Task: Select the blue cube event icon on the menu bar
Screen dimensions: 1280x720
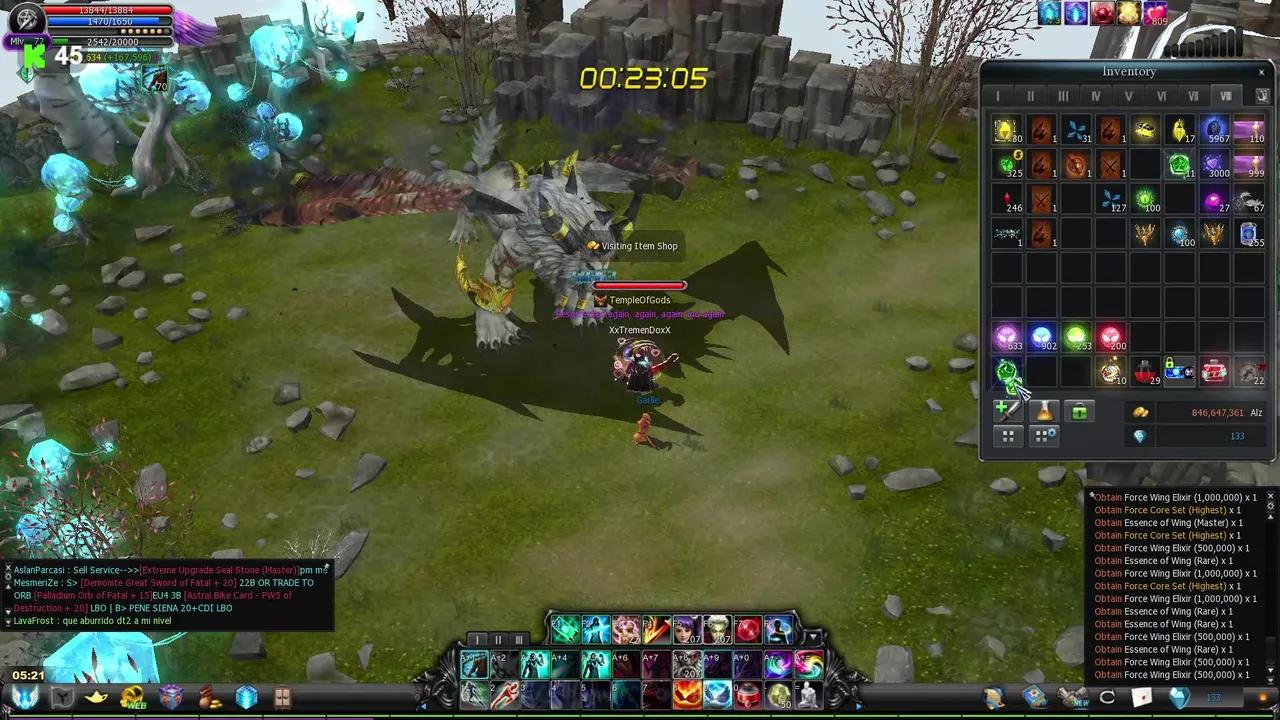Action: (246, 697)
